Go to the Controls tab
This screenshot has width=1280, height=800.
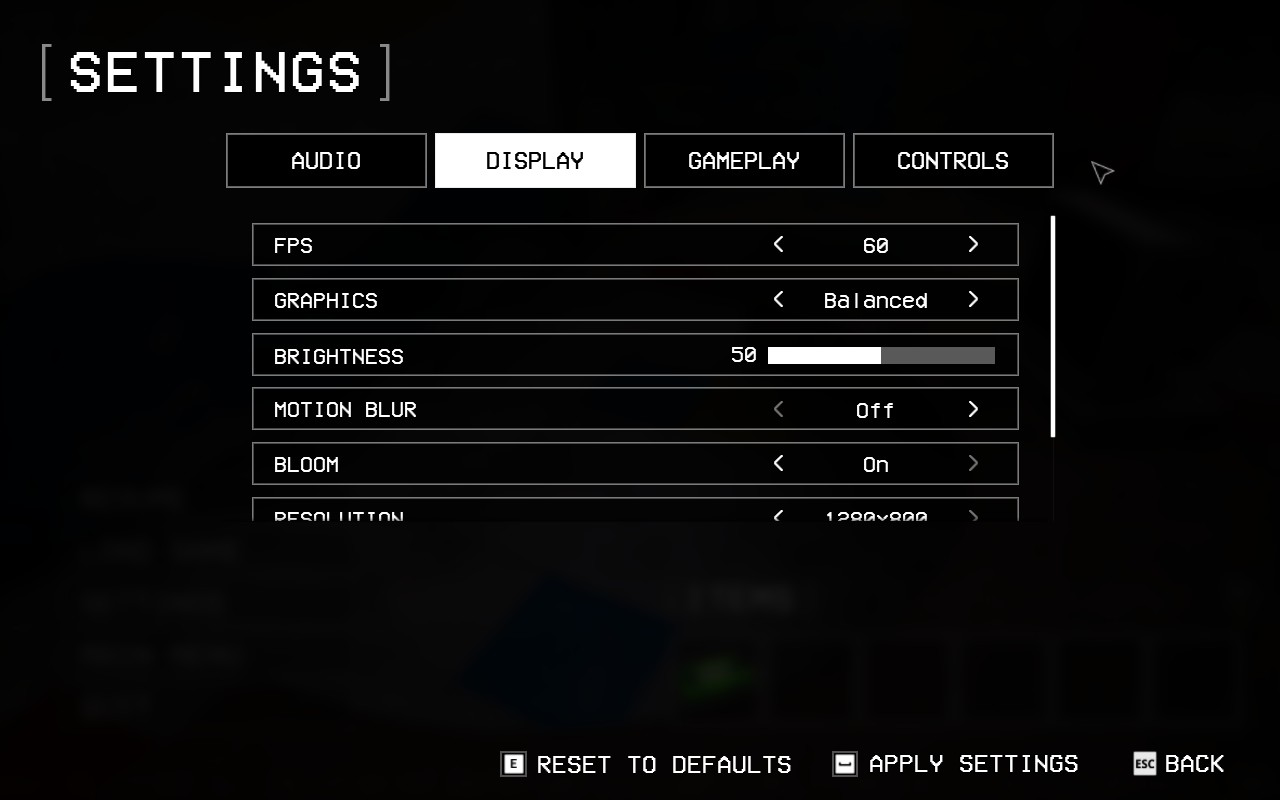[x=953, y=161]
